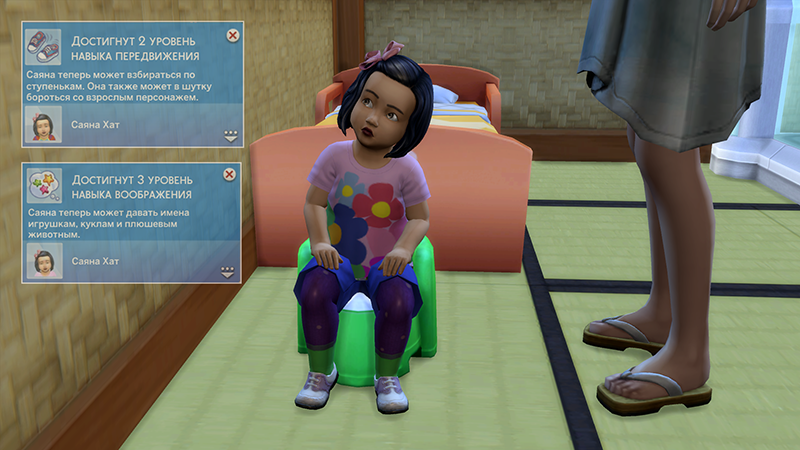The width and height of the screenshot is (800, 450).
Task: Close the imagination skill level 3 notification
Action: click(229, 174)
